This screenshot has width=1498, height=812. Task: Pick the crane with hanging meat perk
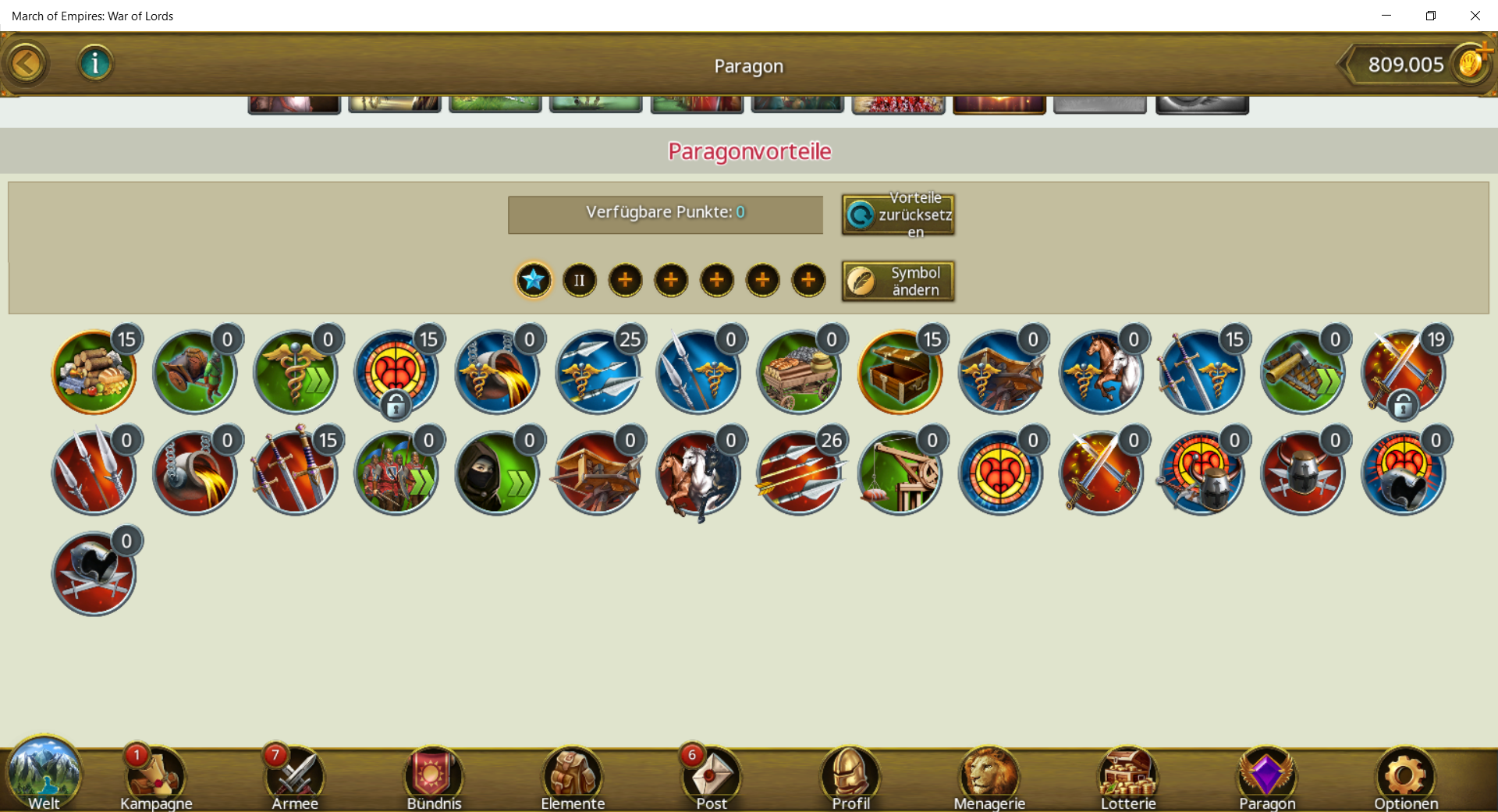coord(899,473)
